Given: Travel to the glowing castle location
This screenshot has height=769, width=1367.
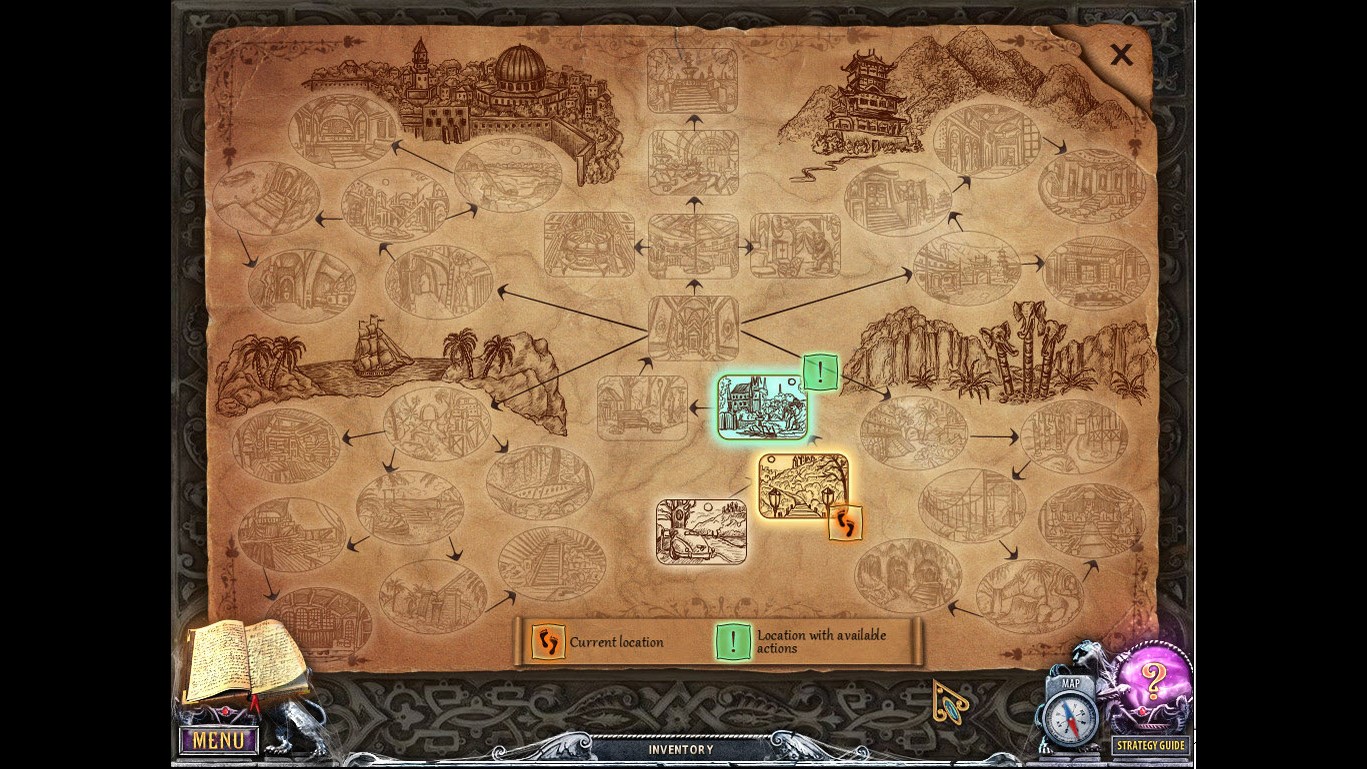Looking at the screenshot, I should 760,408.
